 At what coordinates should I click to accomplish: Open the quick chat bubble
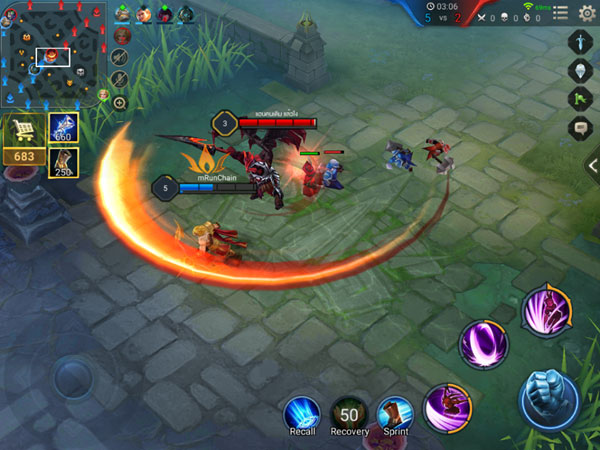coord(582,127)
